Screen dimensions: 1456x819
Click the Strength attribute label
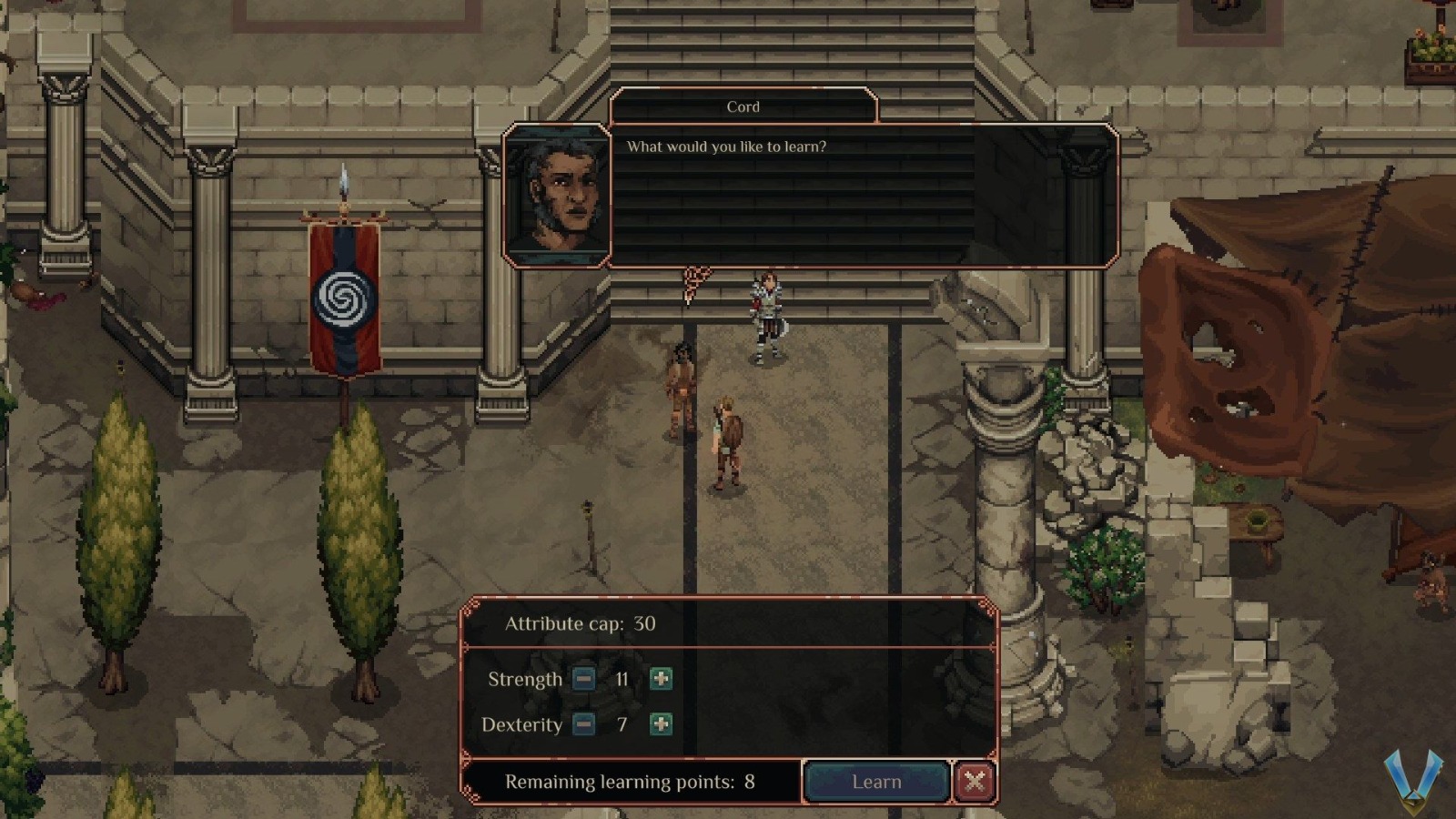click(525, 680)
